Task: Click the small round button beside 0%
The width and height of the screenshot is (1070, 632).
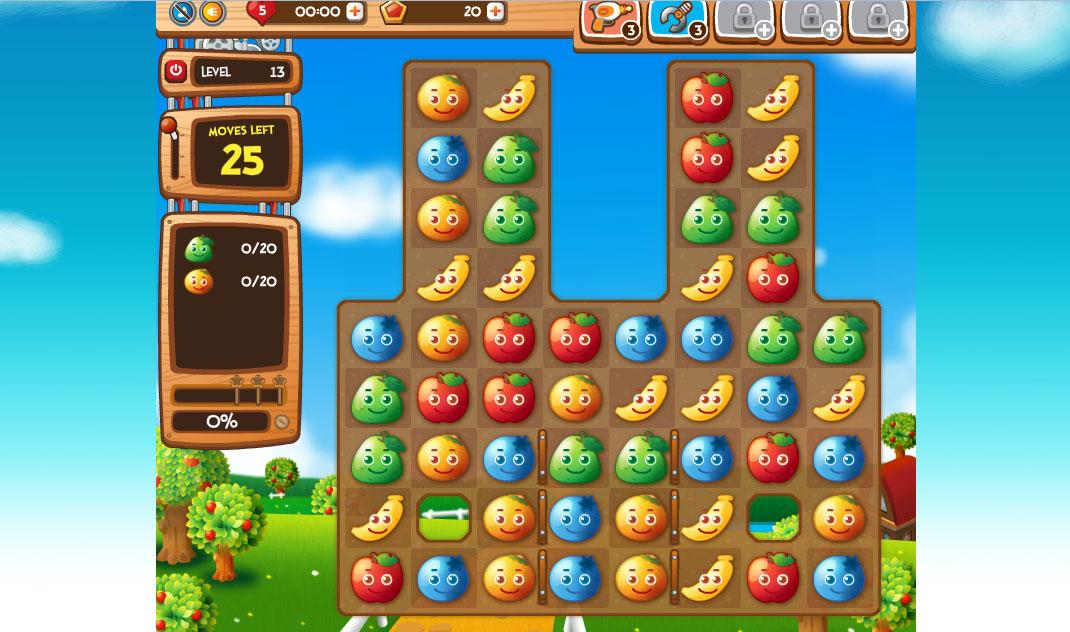Action: [x=282, y=422]
